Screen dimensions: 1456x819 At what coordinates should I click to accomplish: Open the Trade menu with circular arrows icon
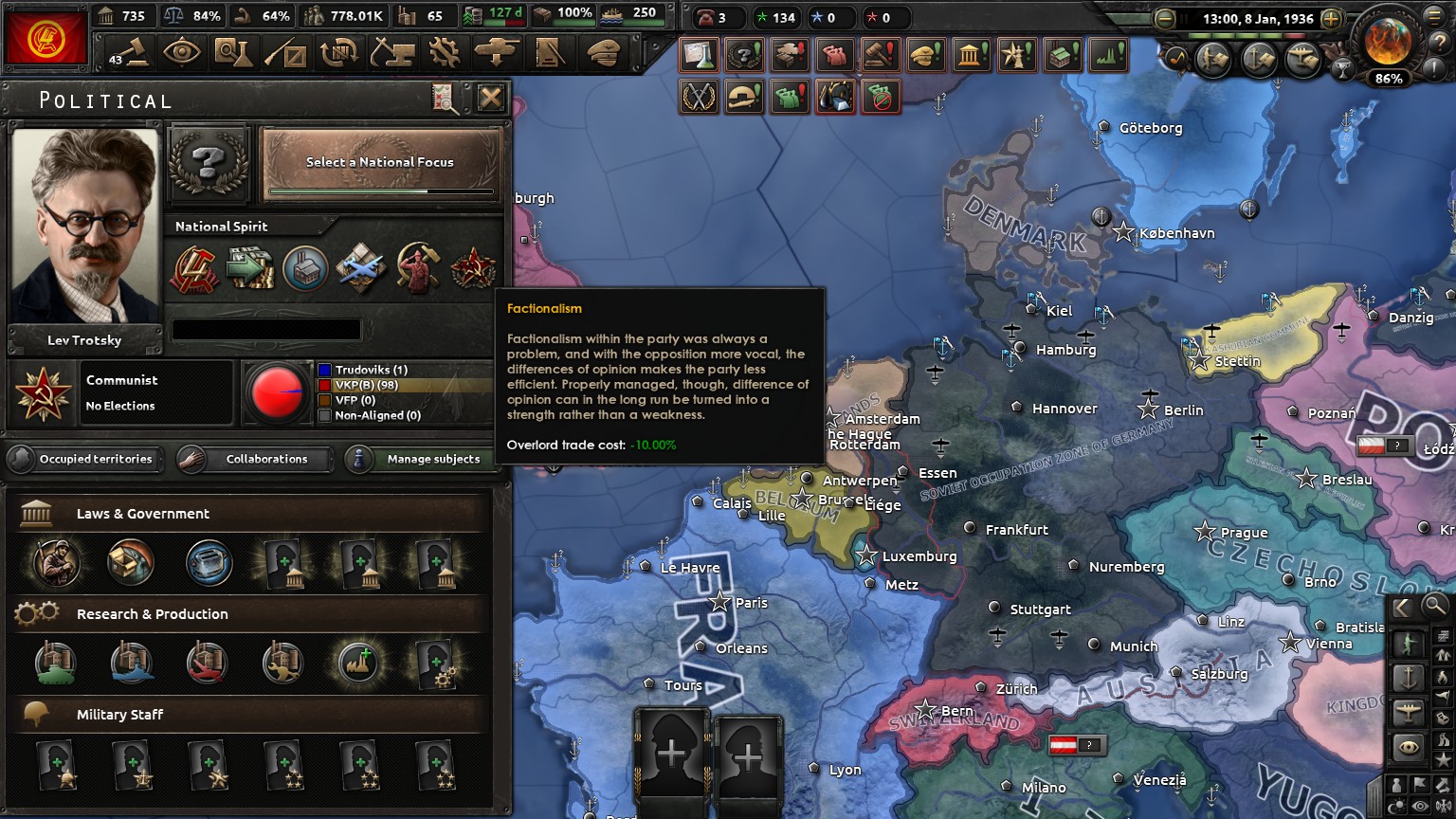click(339, 52)
